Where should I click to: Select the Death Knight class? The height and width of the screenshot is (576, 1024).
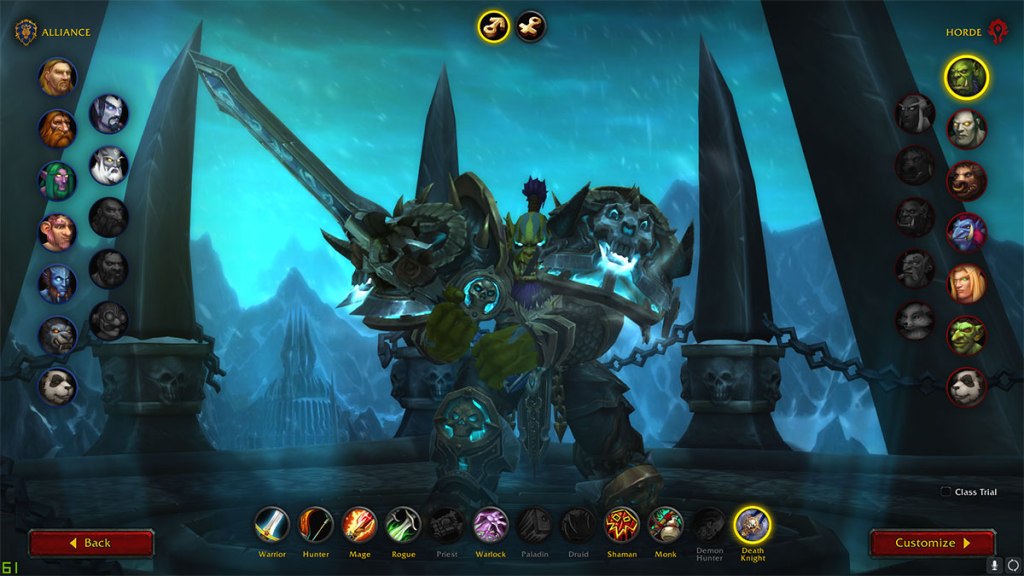tap(752, 525)
